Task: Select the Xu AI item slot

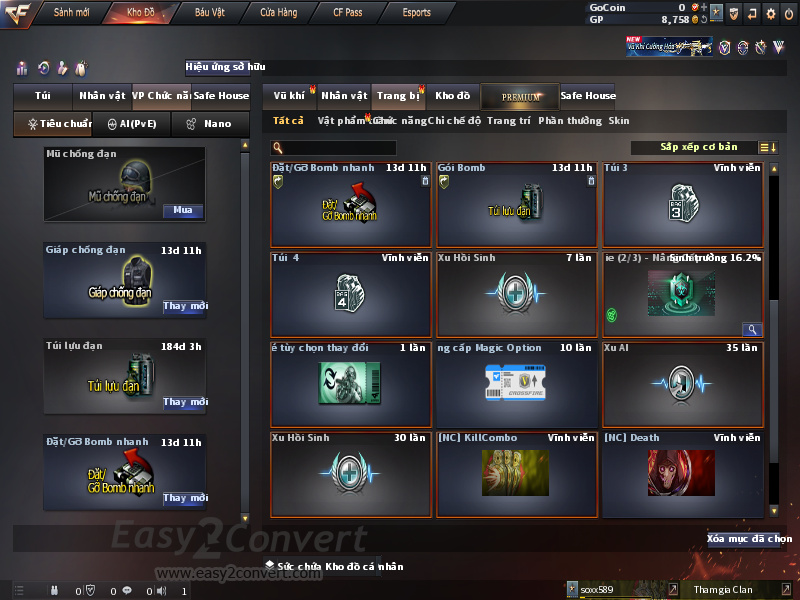Action: (x=683, y=384)
